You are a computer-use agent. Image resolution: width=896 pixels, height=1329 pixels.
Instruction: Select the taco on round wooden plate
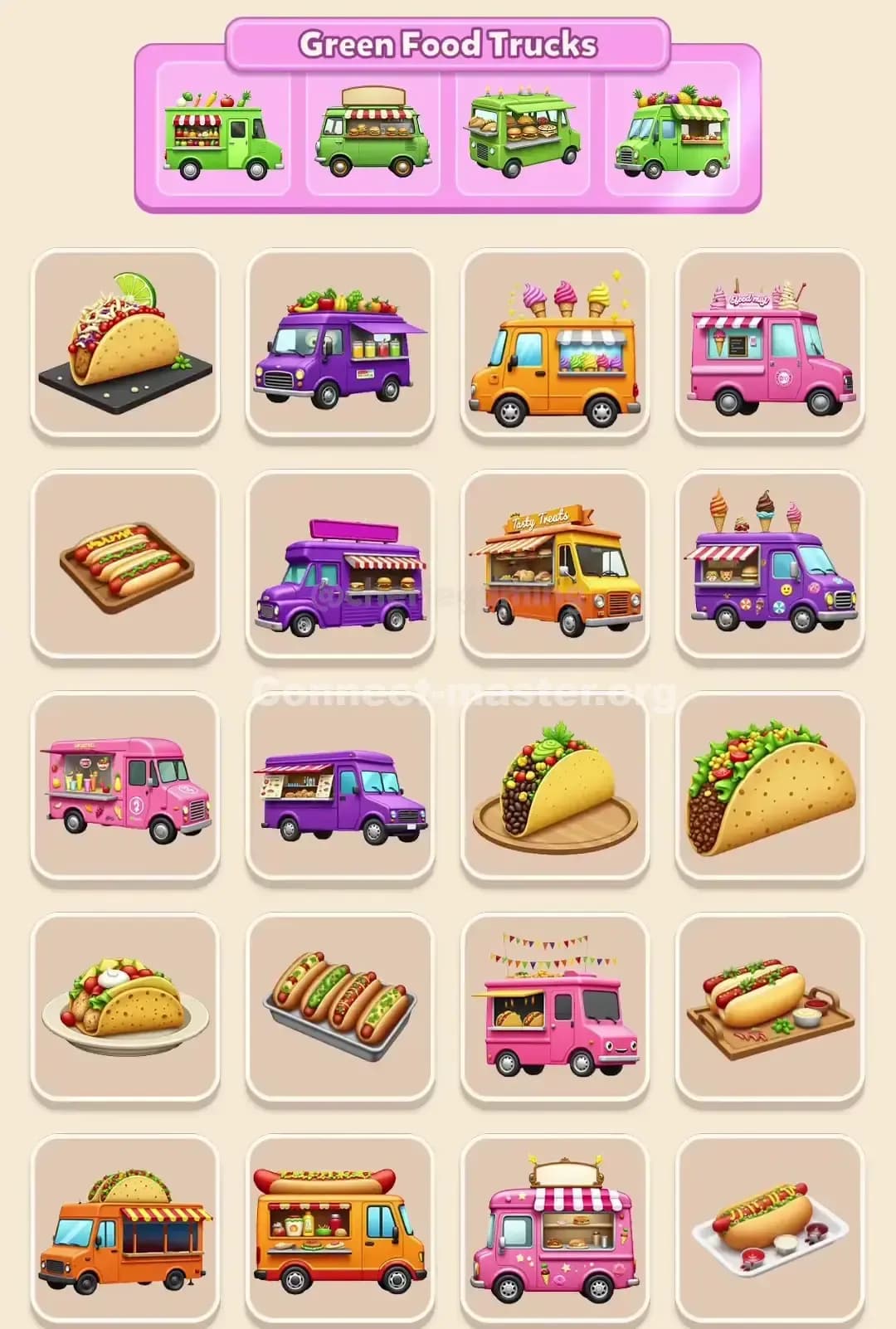click(554, 786)
